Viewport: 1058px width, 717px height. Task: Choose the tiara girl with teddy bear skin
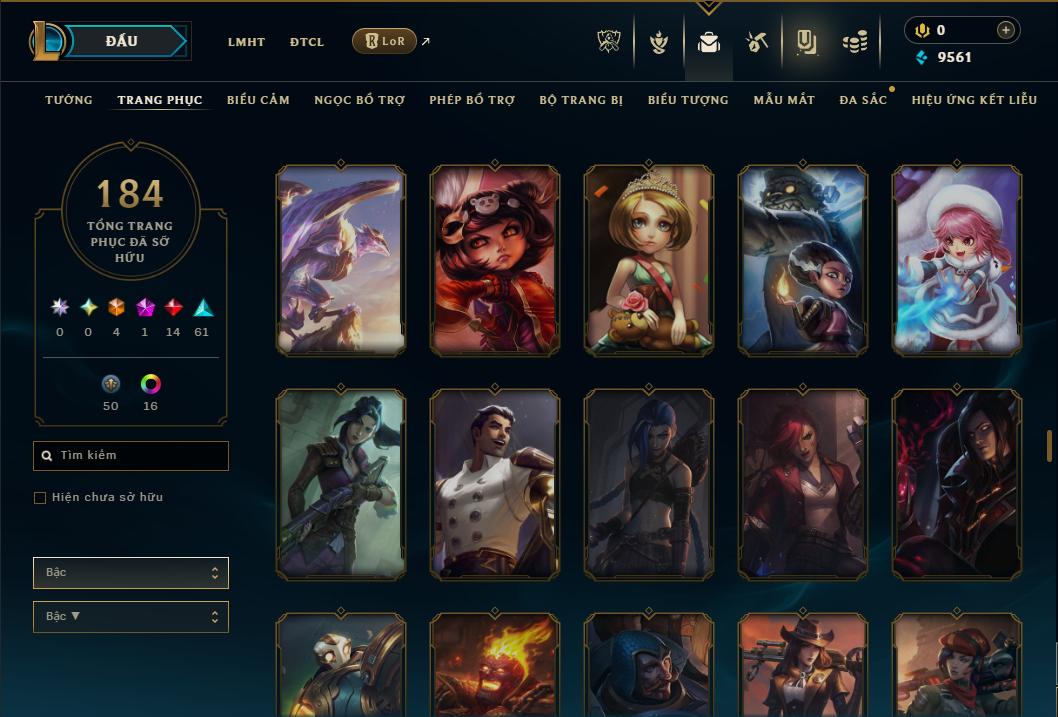coord(649,260)
